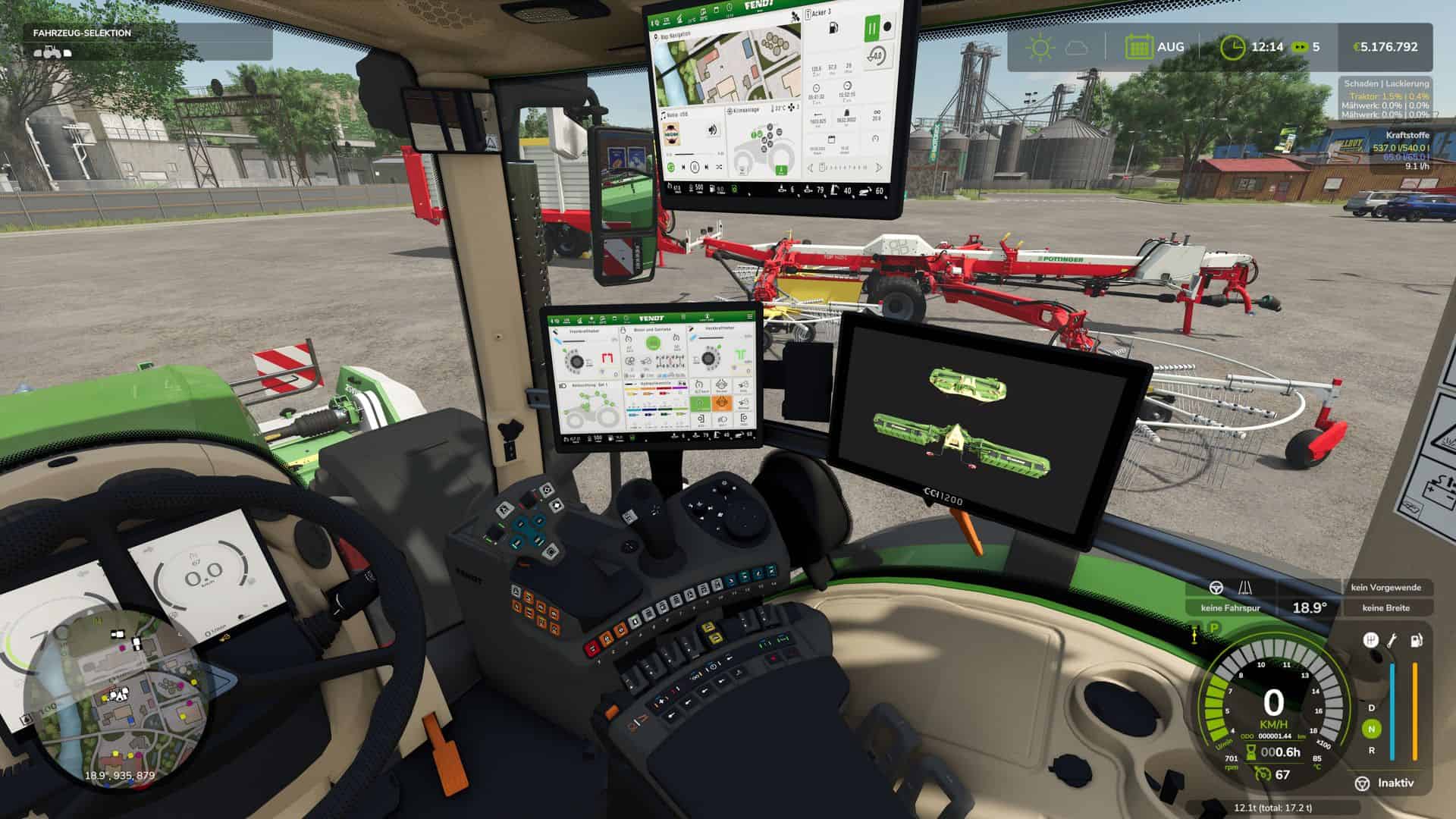The width and height of the screenshot is (1456, 819).
Task: Click the fuel pump icon on the Acker 3 panel
Action: (x=833, y=28)
